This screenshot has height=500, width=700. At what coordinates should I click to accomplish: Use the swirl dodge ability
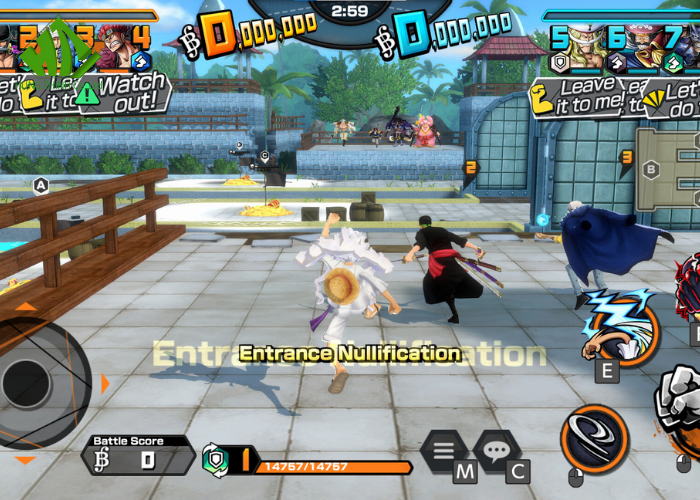(x=595, y=439)
